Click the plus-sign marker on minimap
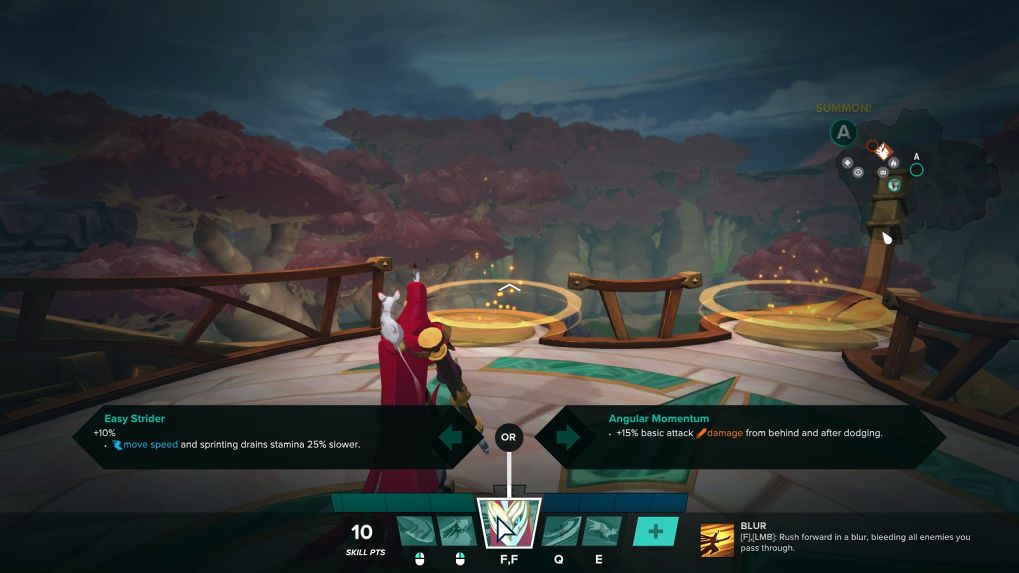 848,162
